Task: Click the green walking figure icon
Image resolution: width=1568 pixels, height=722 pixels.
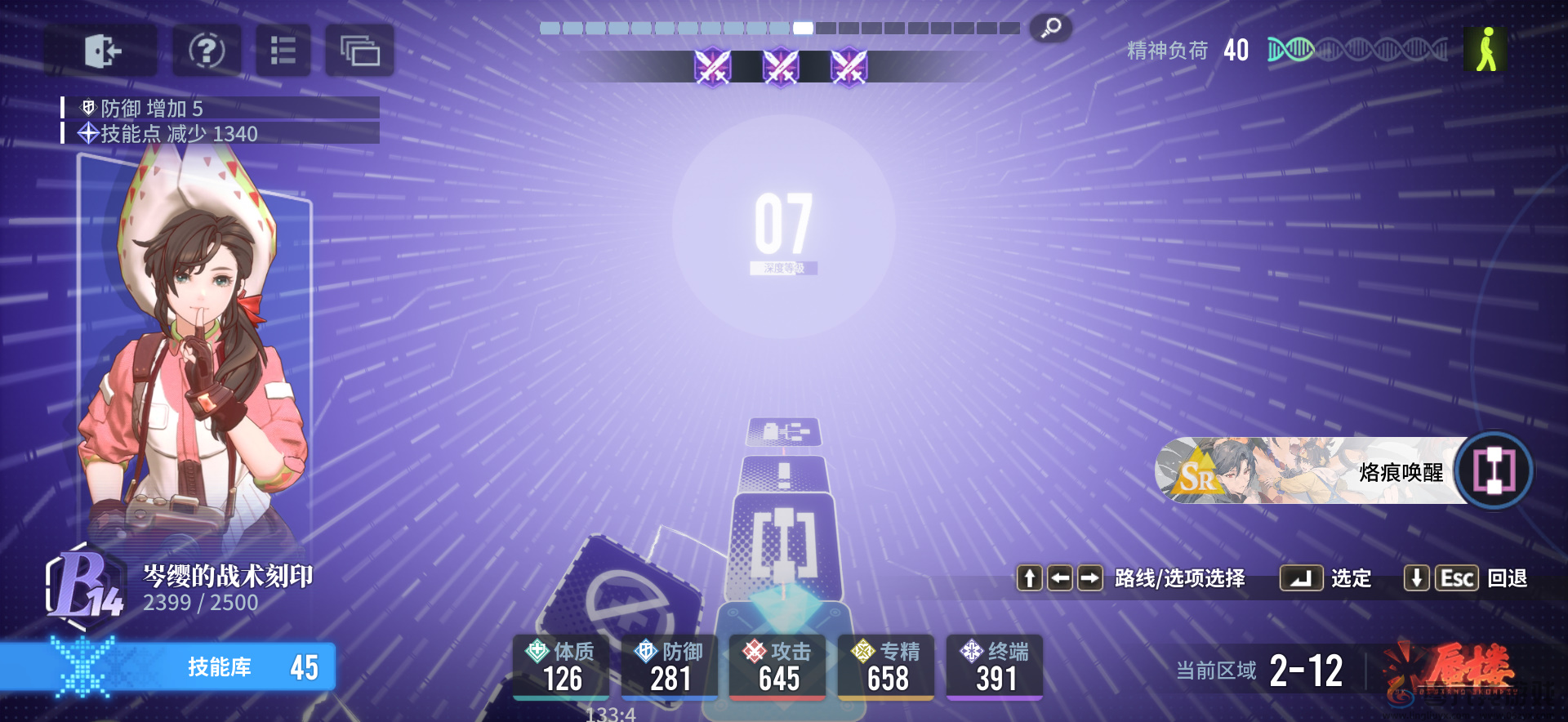Action: (1485, 51)
